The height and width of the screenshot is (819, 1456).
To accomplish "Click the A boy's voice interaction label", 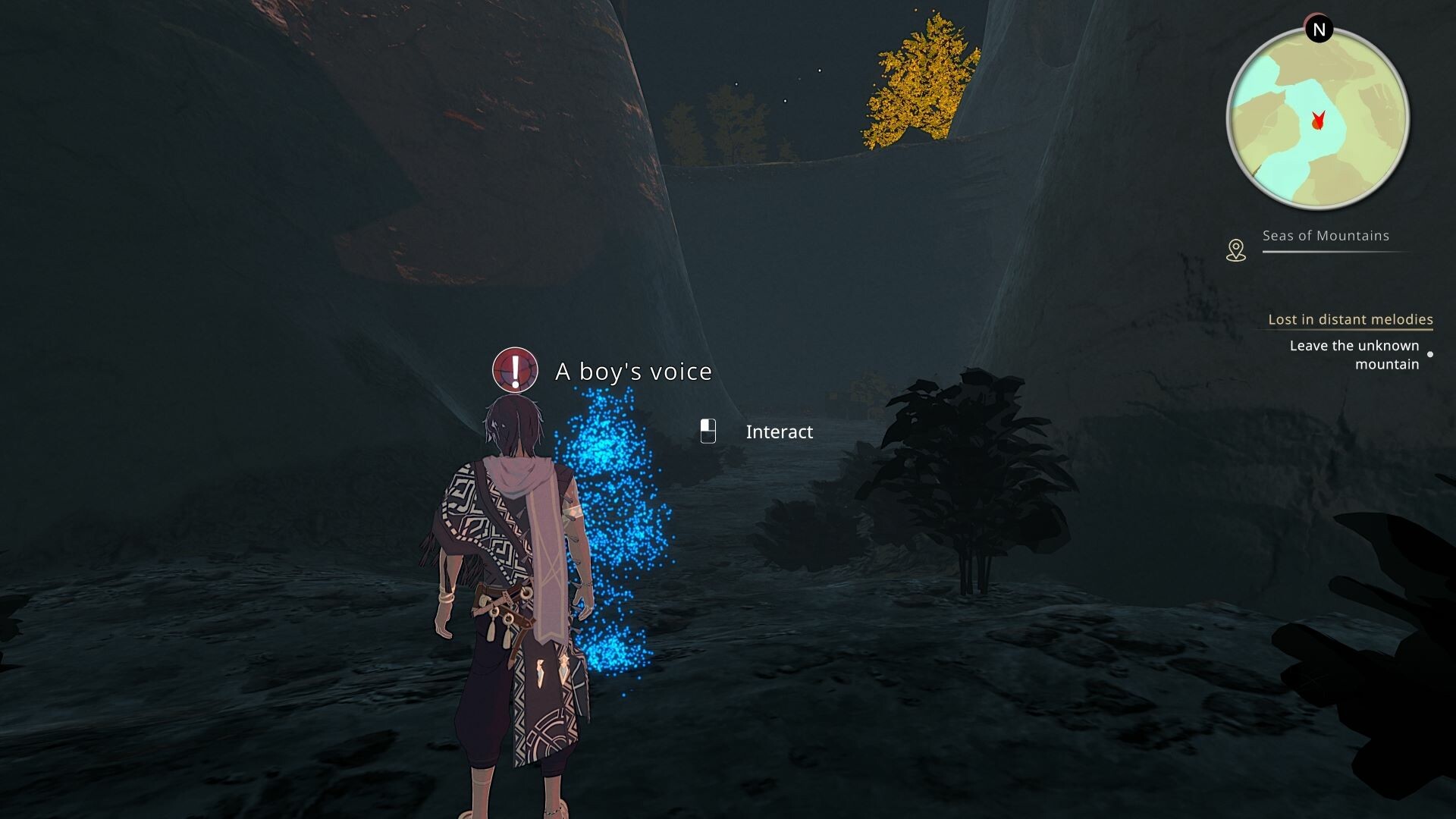I will [633, 372].
